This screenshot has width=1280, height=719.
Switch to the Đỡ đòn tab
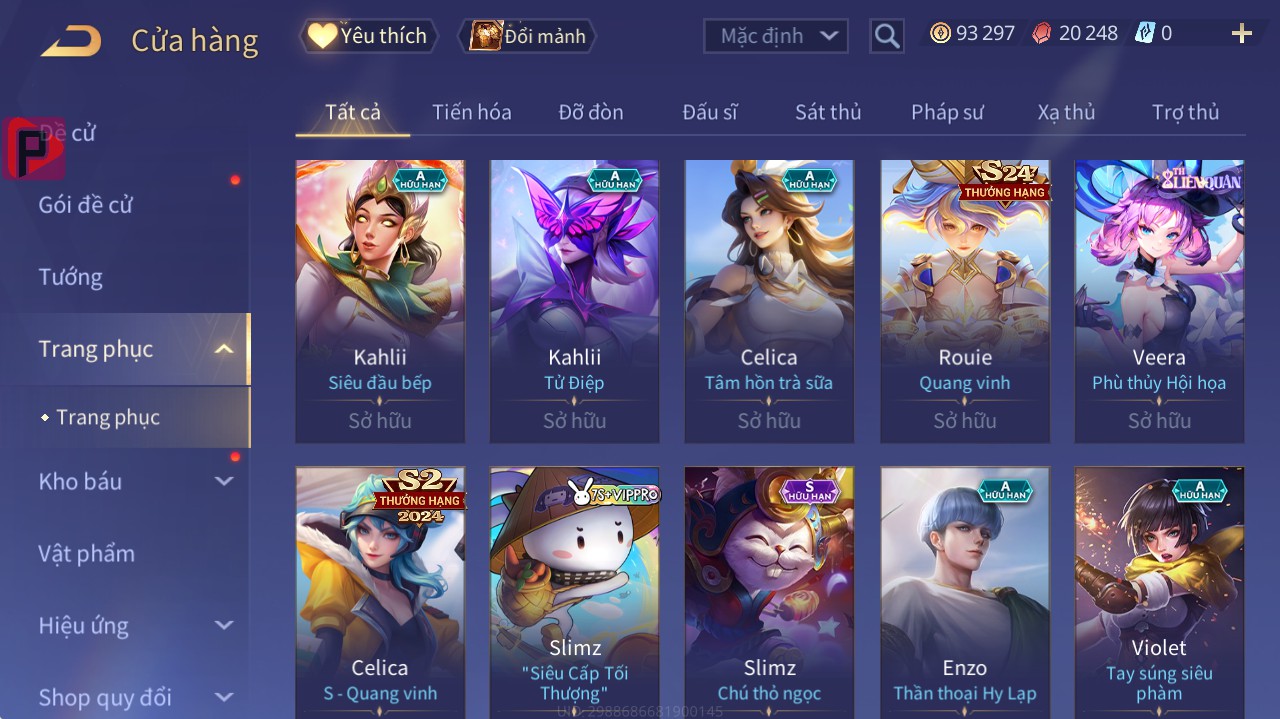[590, 112]
